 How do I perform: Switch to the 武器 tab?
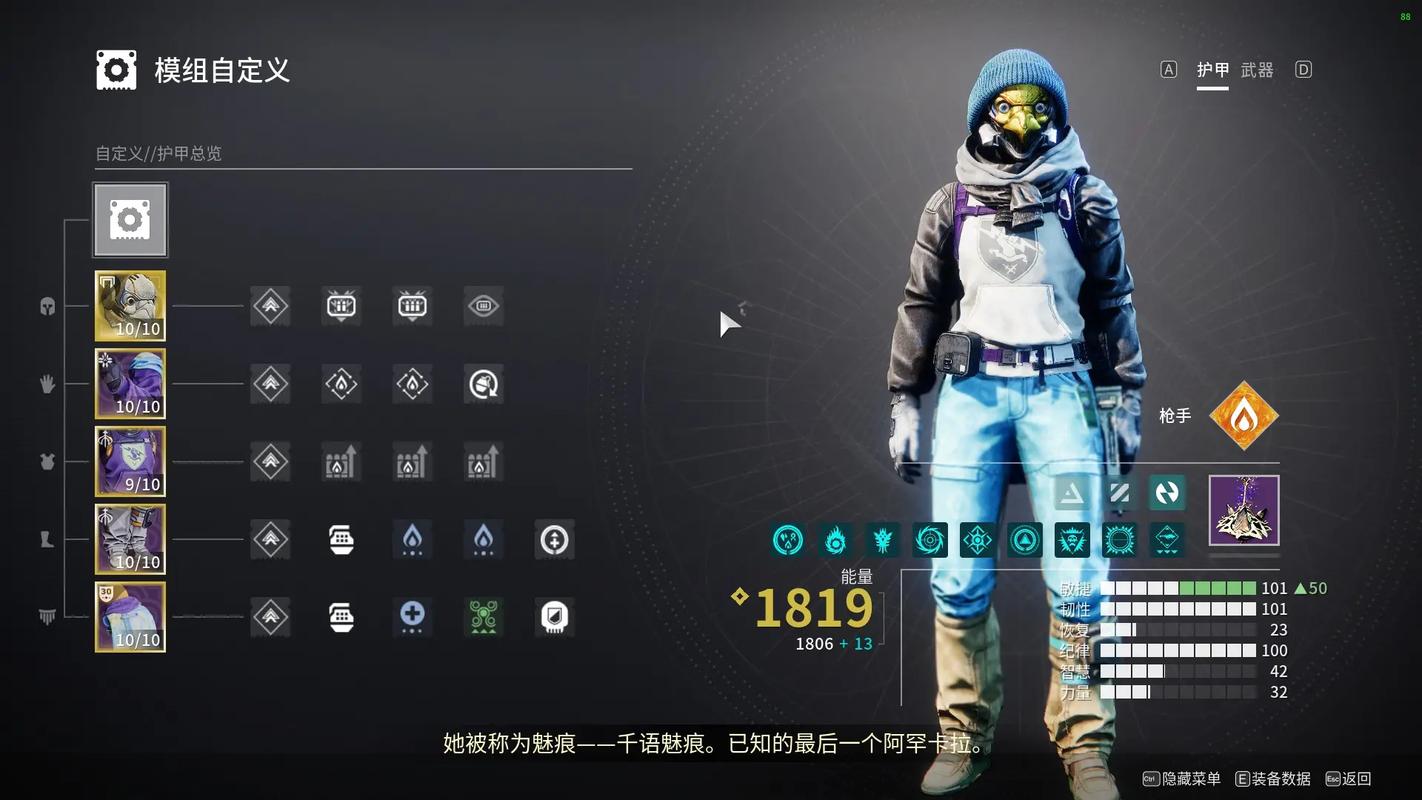[x=1258, y=70]
